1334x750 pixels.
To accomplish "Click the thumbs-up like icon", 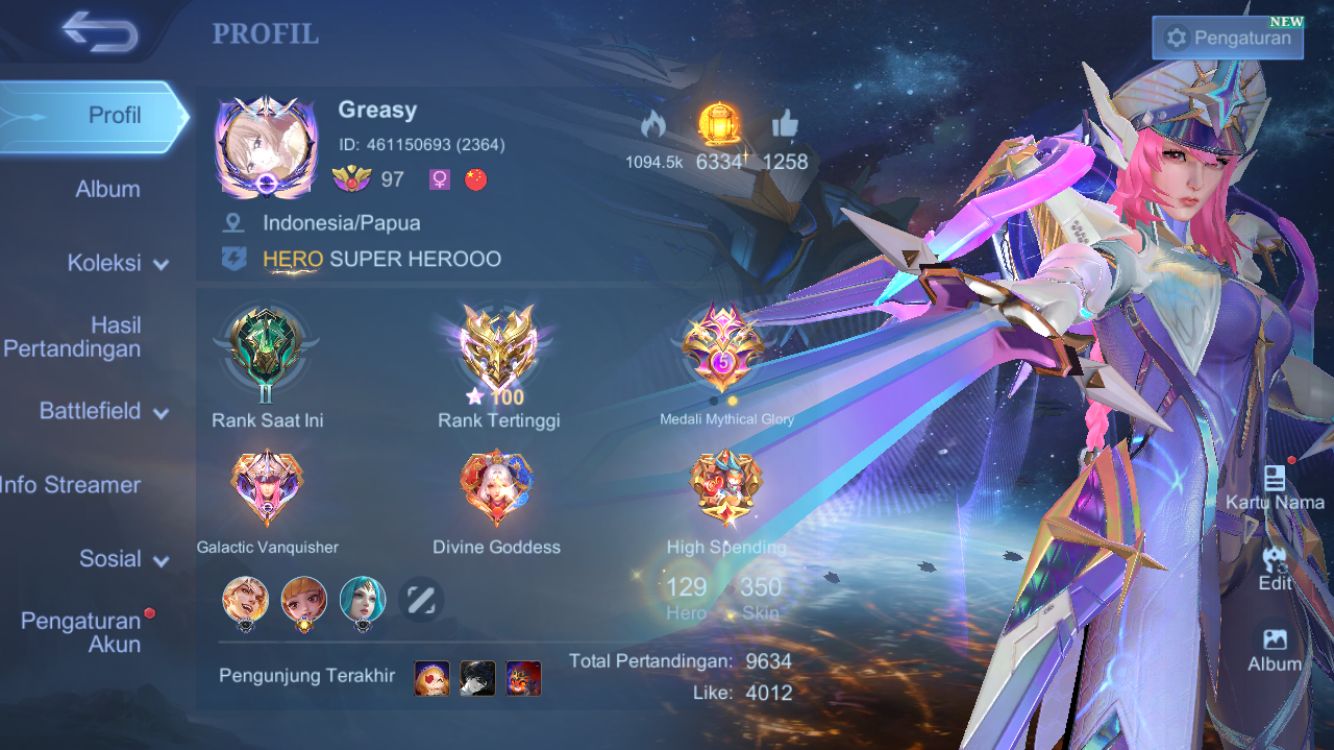I will 785,125.
